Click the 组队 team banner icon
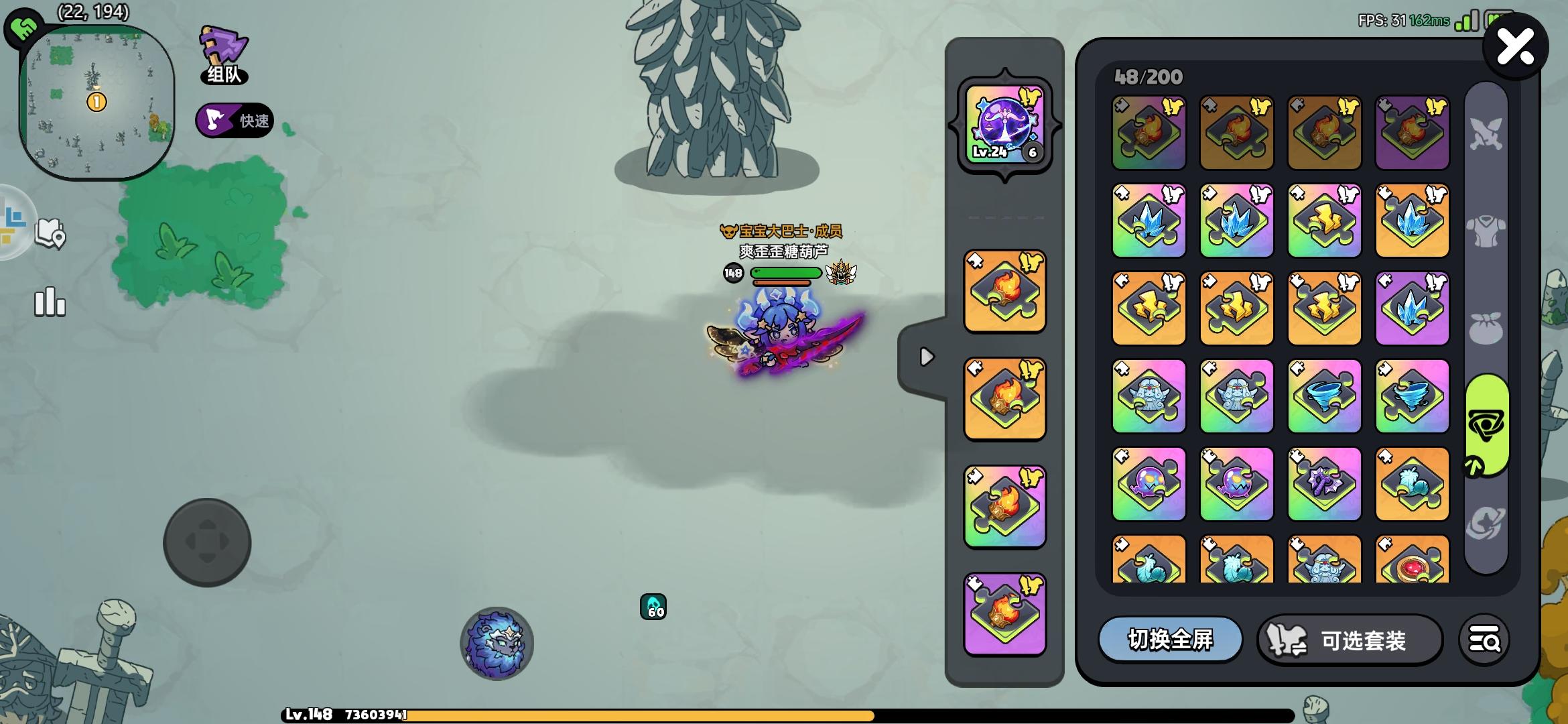This screenshot has width=1568, height=724. (223, 54)
